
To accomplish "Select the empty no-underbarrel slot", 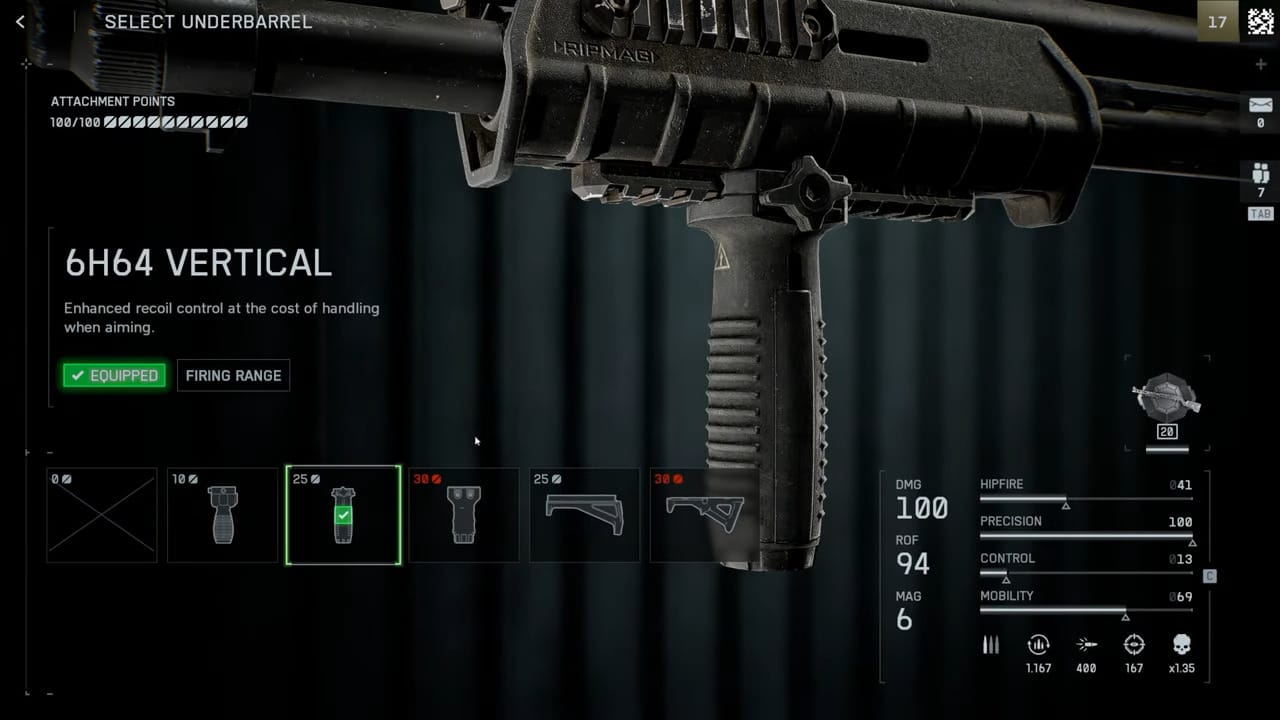I will pyautogui.click(x=102, y=515).
